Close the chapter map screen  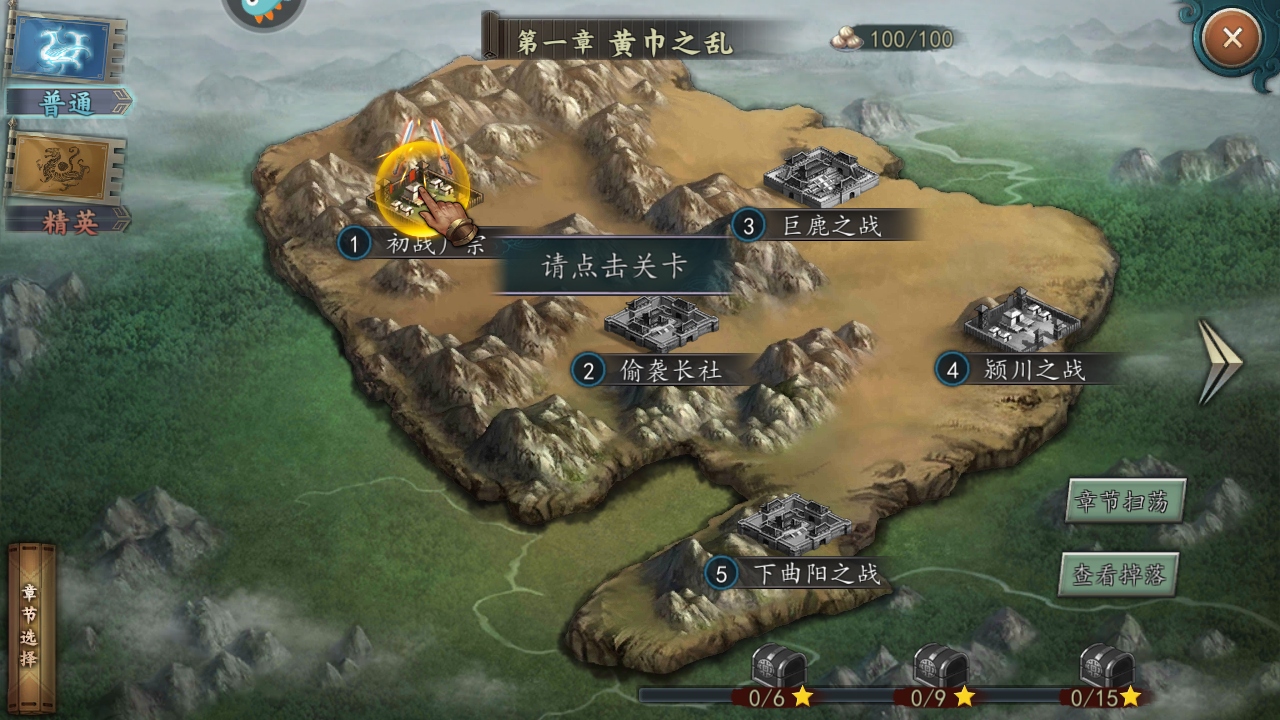pyautogui.click(x=1232, y=39)
